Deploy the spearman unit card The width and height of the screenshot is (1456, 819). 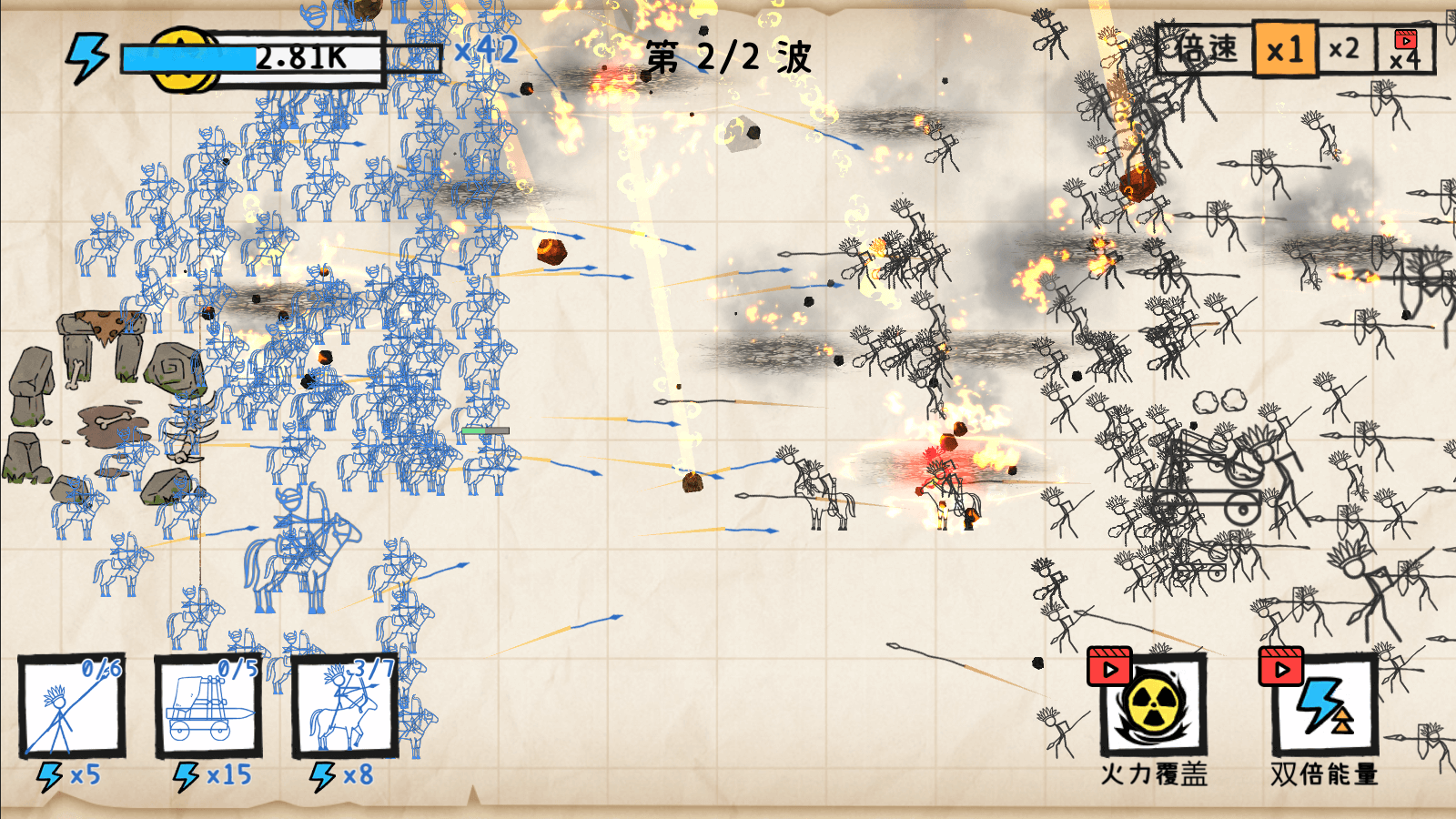click(72, 706)
